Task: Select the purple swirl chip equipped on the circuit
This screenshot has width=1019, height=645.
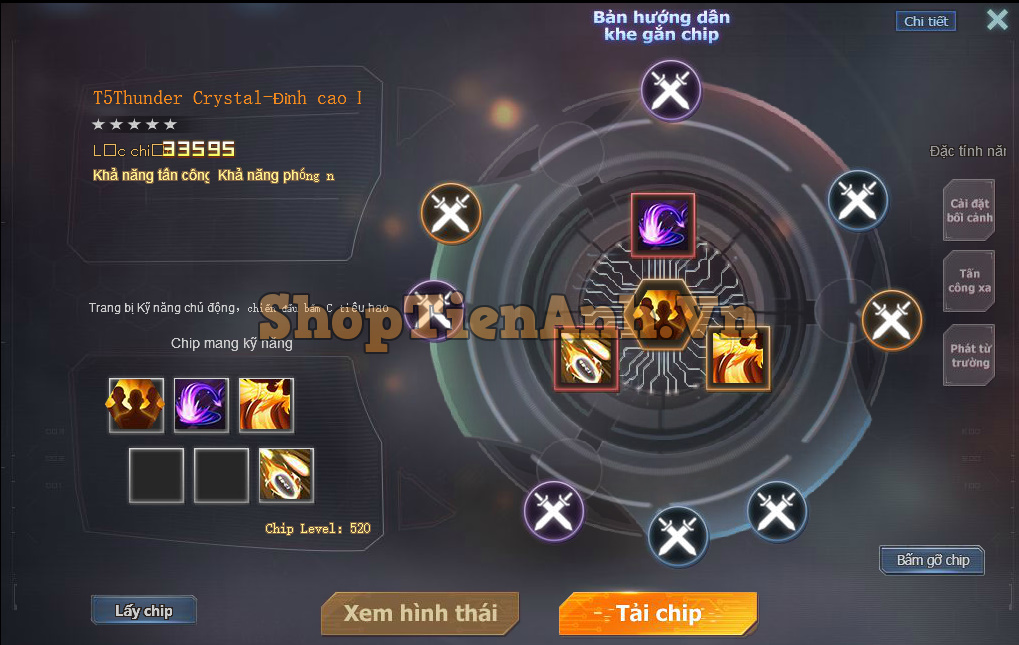Action: click(x=662, y=225)
